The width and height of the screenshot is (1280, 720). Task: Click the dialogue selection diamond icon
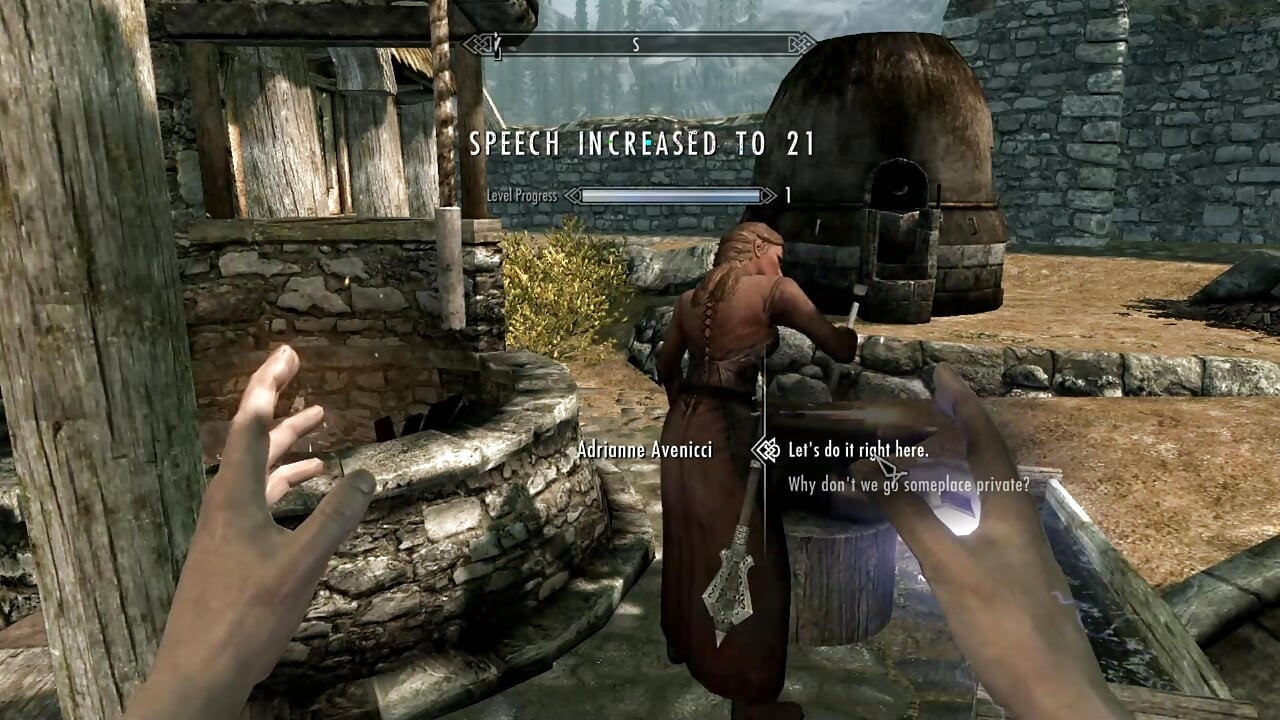[x=768, y=452]
